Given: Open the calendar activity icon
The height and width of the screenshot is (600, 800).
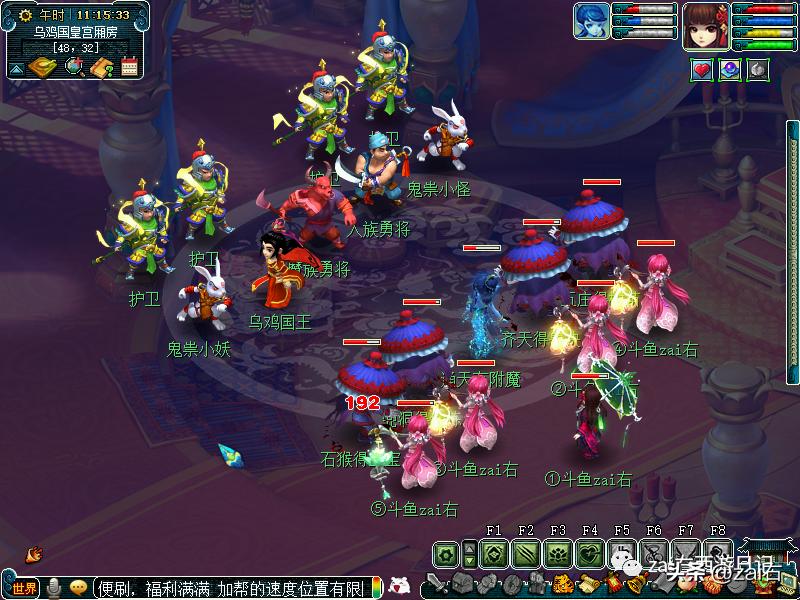Looking at the screenshot, I should (x=129, y=67).
